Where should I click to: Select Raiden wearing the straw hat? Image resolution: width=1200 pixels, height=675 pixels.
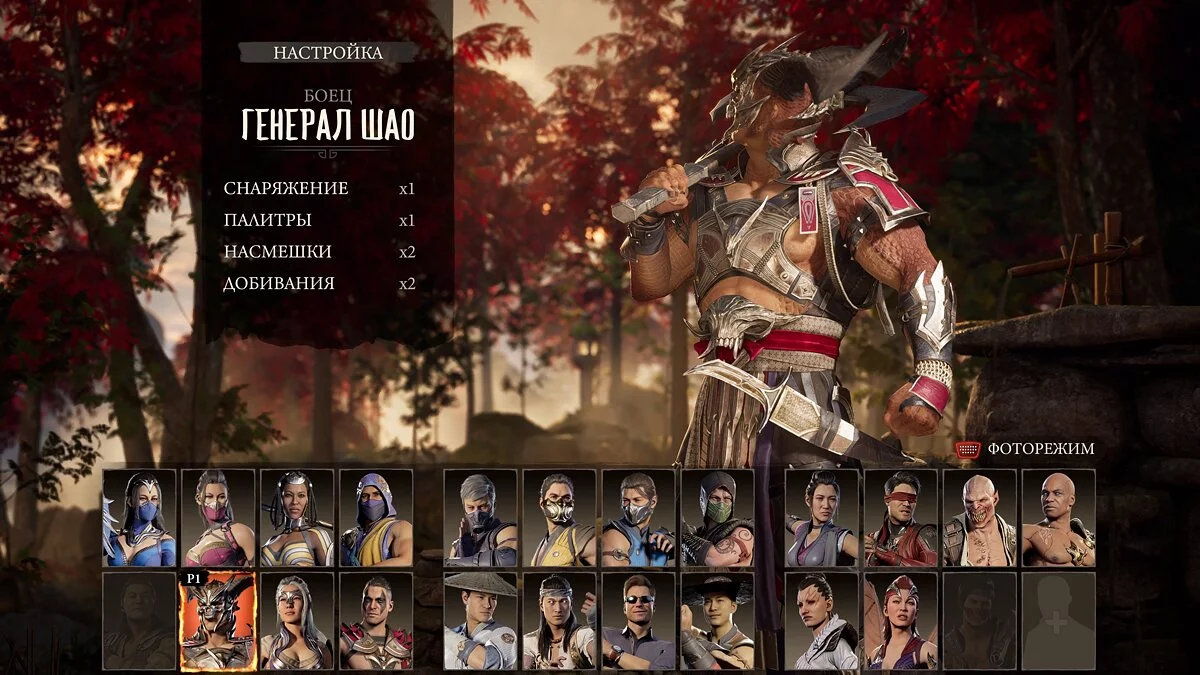(x=480, y=621)
